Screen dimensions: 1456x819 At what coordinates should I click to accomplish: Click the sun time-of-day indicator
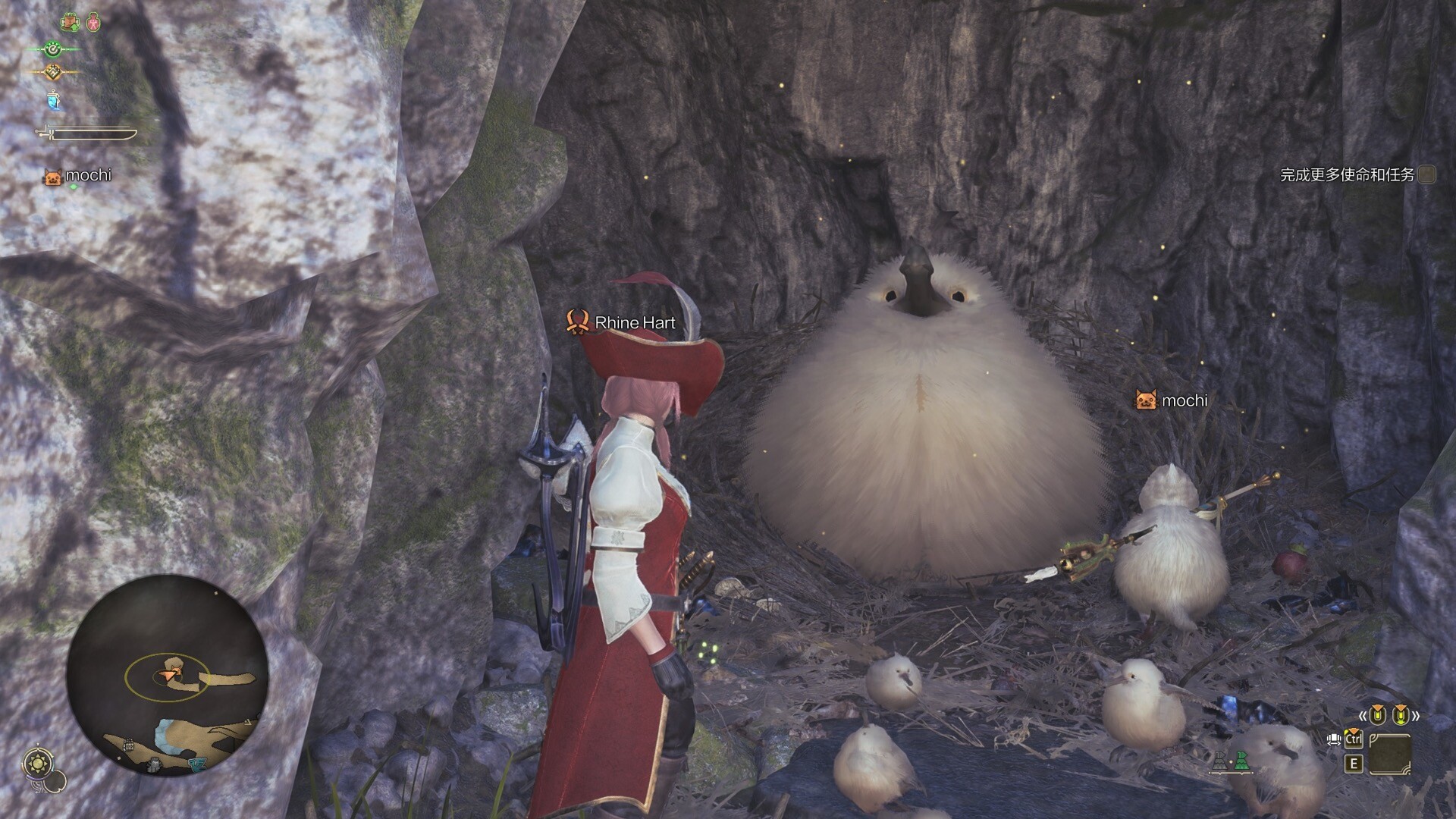click(x=36, y=762)
